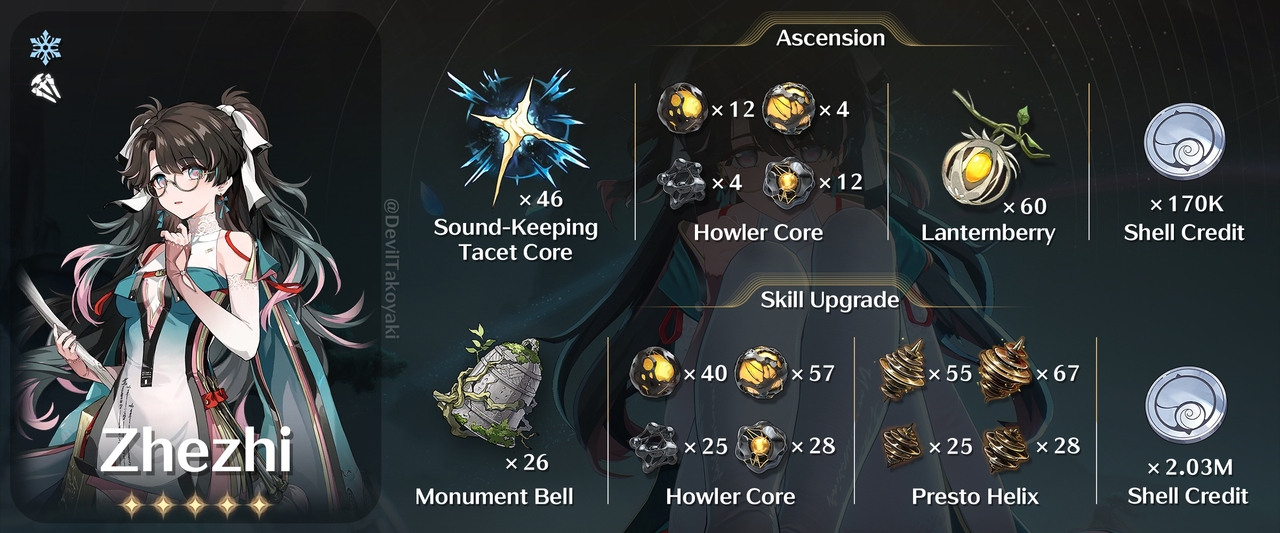Choose the Presto Helix icon marked ×67
The height and width of the screenshot is (533, 1280).
coord(1005,372)
